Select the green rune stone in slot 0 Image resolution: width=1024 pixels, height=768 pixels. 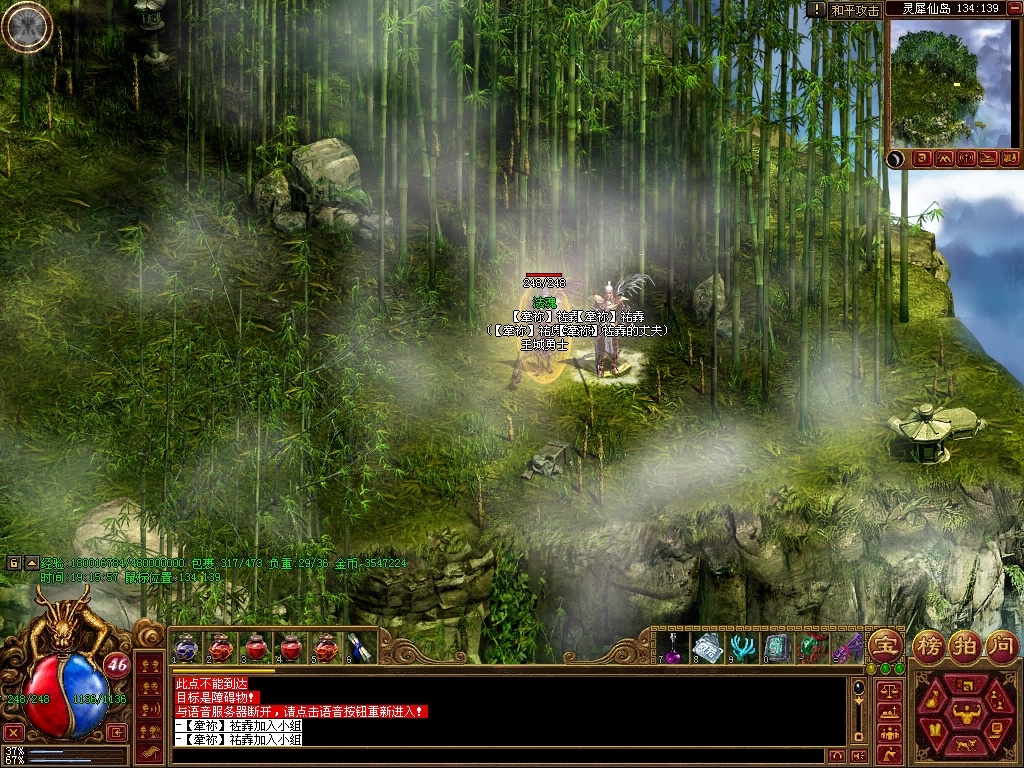pos(776,647)
